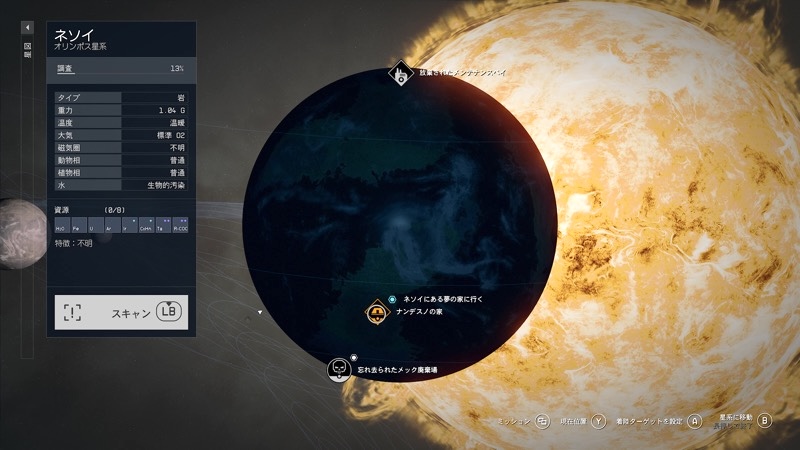Select the forgotten mech graveyard skull marker
This screenshot has height=450, width=800.
point(340,369)
